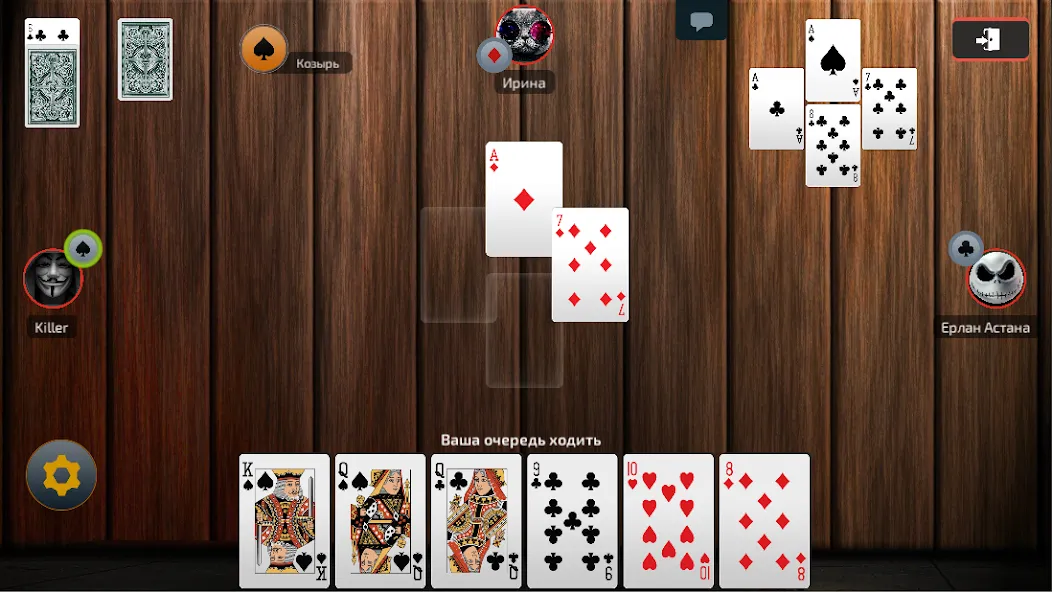This screenshot has height=592, width=1052.
Task: Select the Queen of Spades card
Action: tap(380, 520)
